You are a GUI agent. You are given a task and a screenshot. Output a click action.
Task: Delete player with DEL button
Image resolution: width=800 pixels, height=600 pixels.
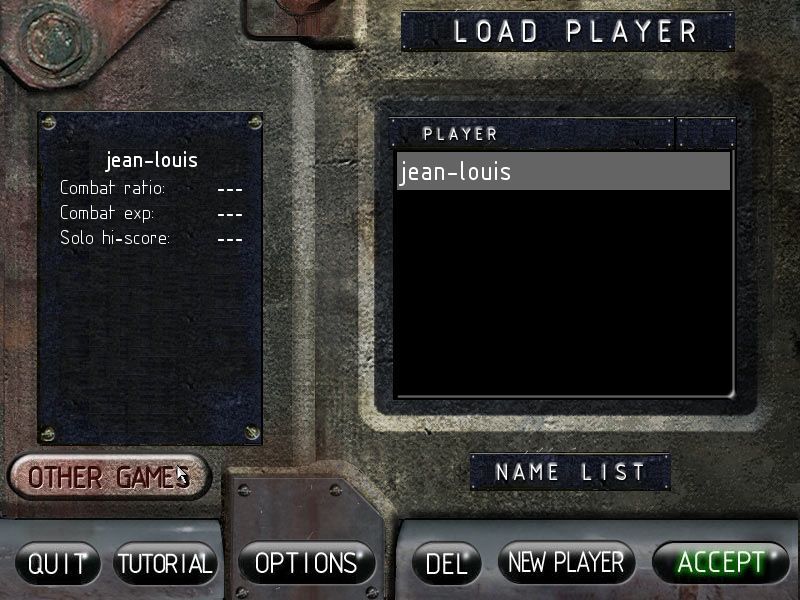click(446, 563)
